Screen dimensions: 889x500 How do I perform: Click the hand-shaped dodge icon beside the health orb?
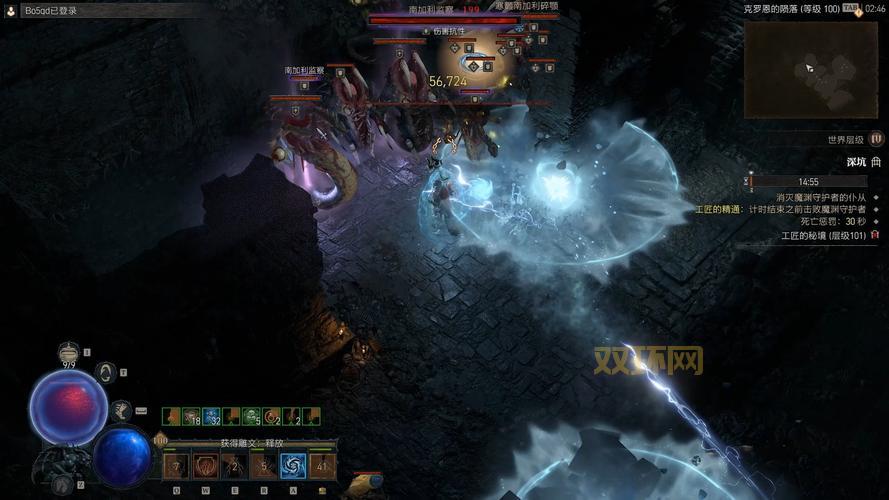coord(121,410)
